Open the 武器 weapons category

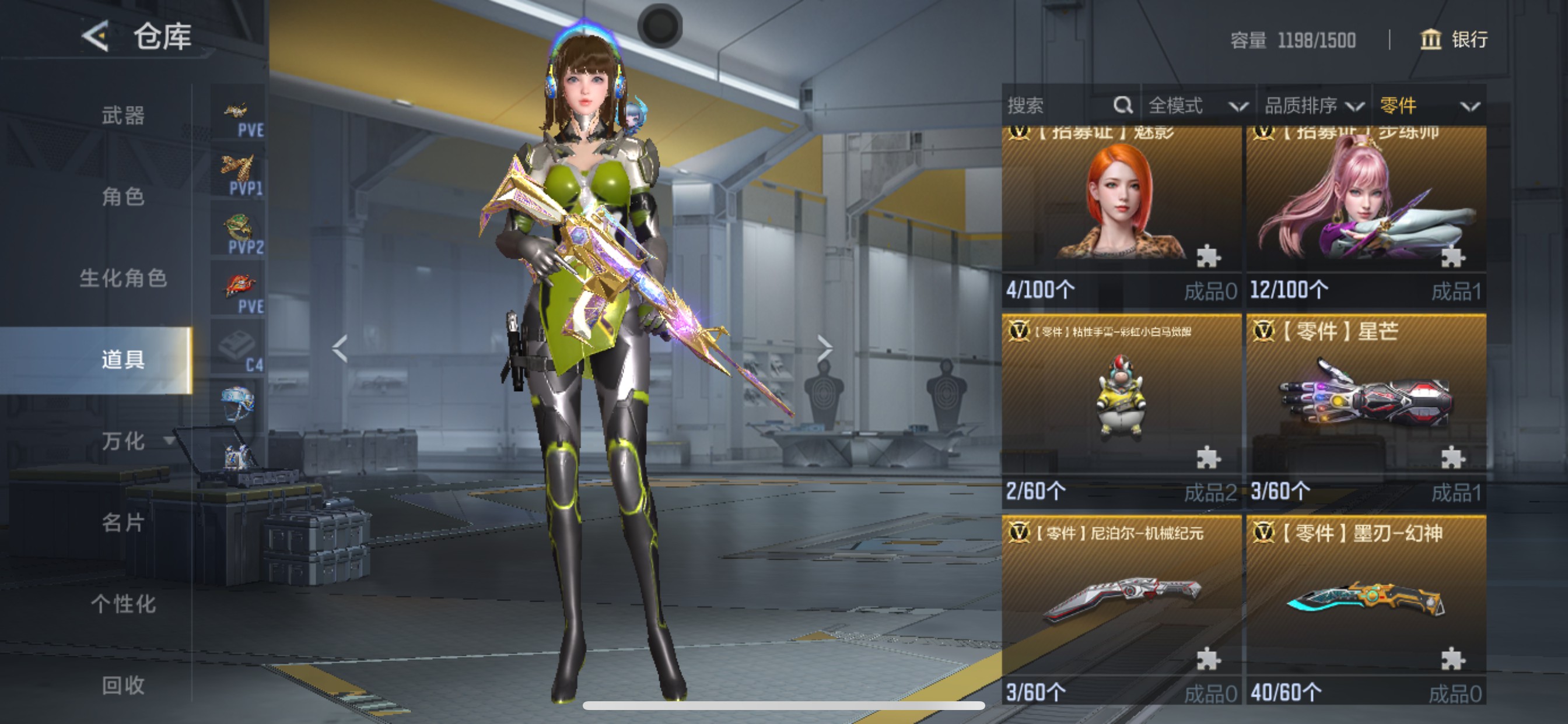coord(123,115)
